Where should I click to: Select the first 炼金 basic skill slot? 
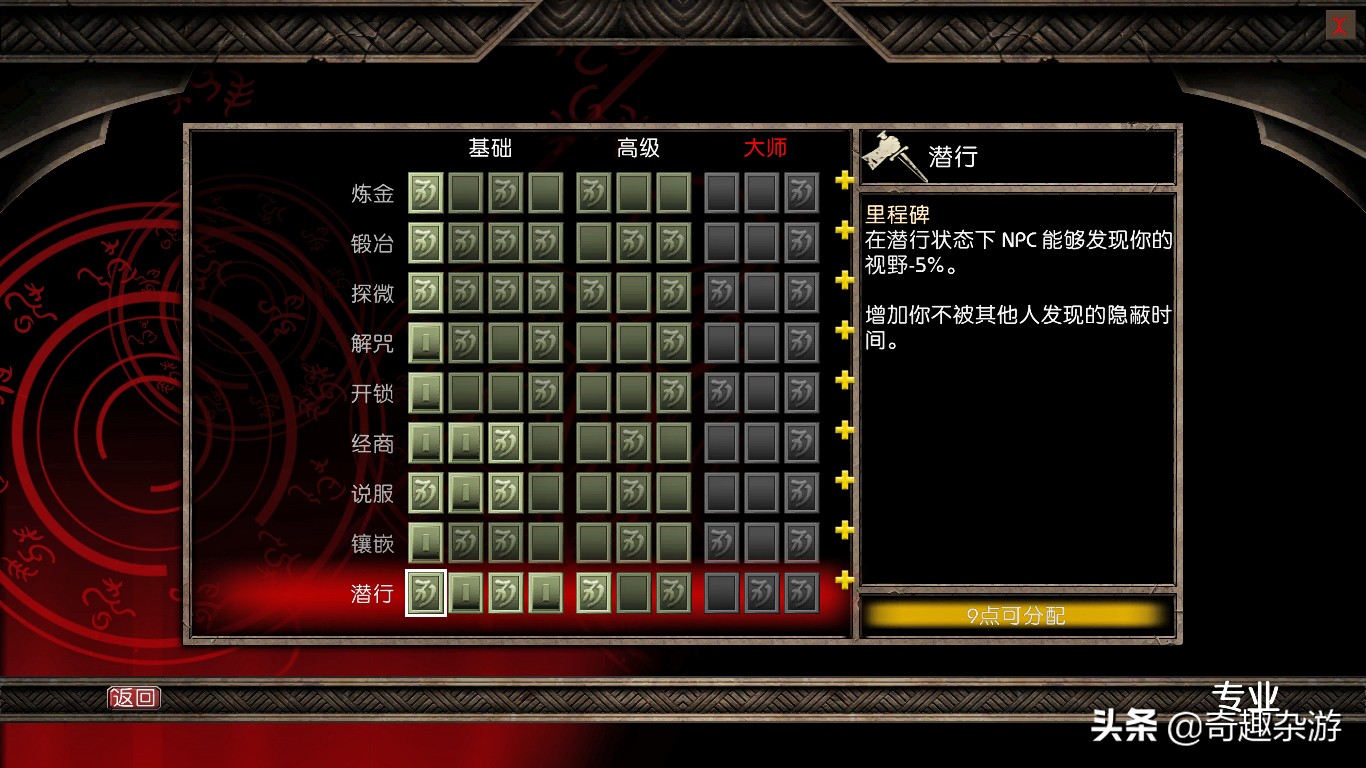tap(424, 193)
